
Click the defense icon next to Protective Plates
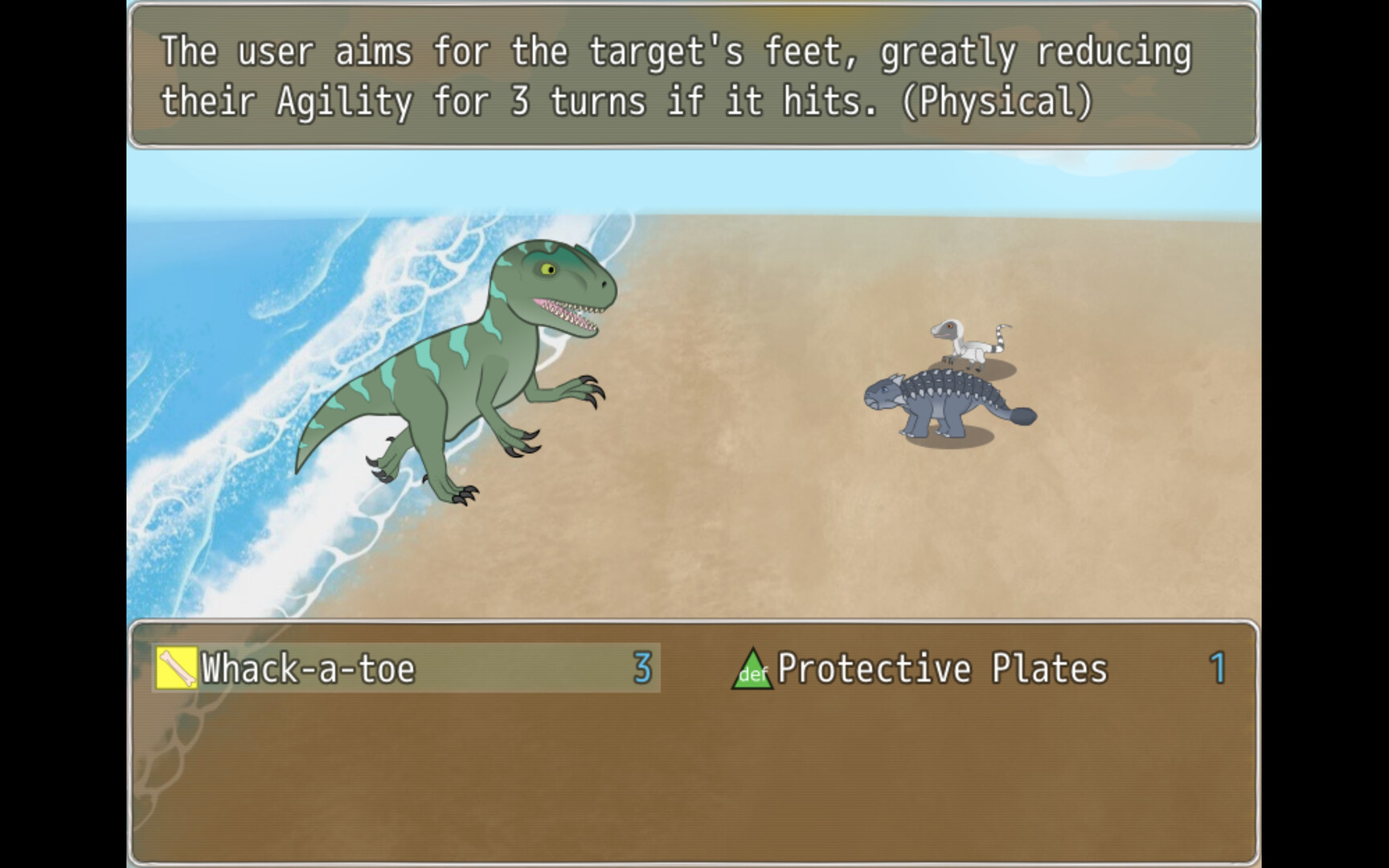click(752, 669)
